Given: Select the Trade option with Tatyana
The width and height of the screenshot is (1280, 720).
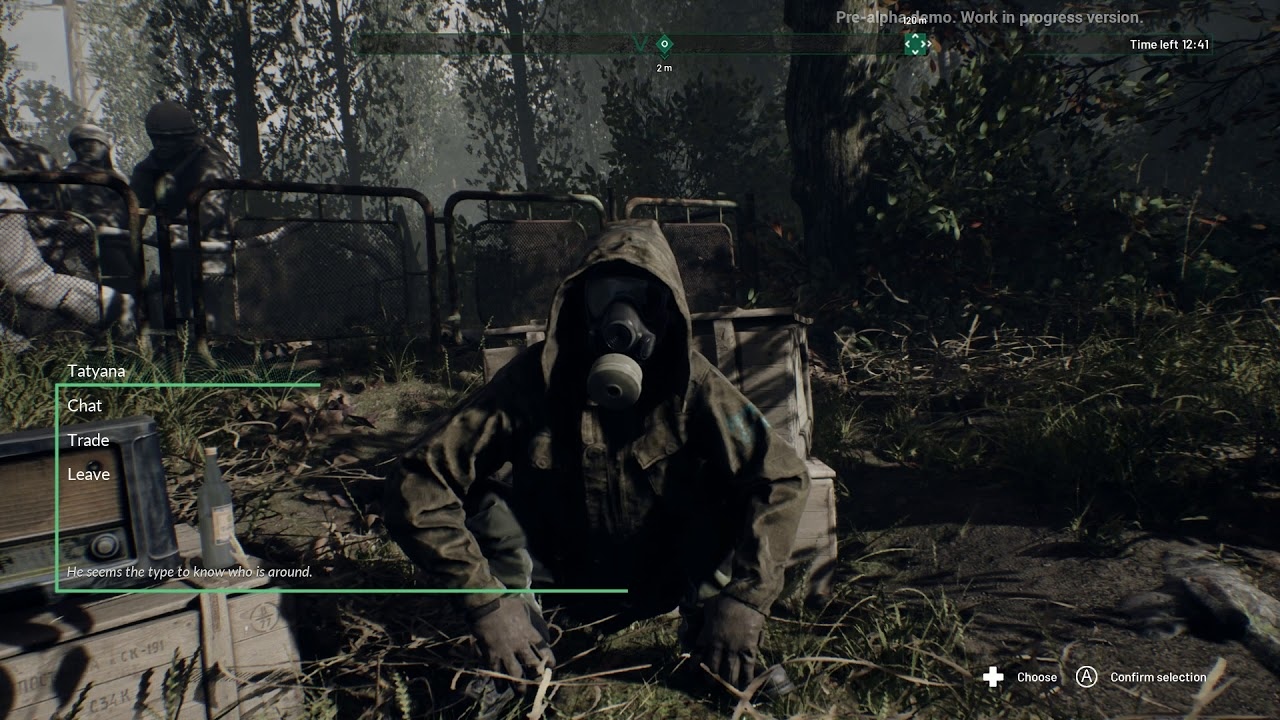Looking at the screenshot, I should pyautogui.click(x=88, y=440).
